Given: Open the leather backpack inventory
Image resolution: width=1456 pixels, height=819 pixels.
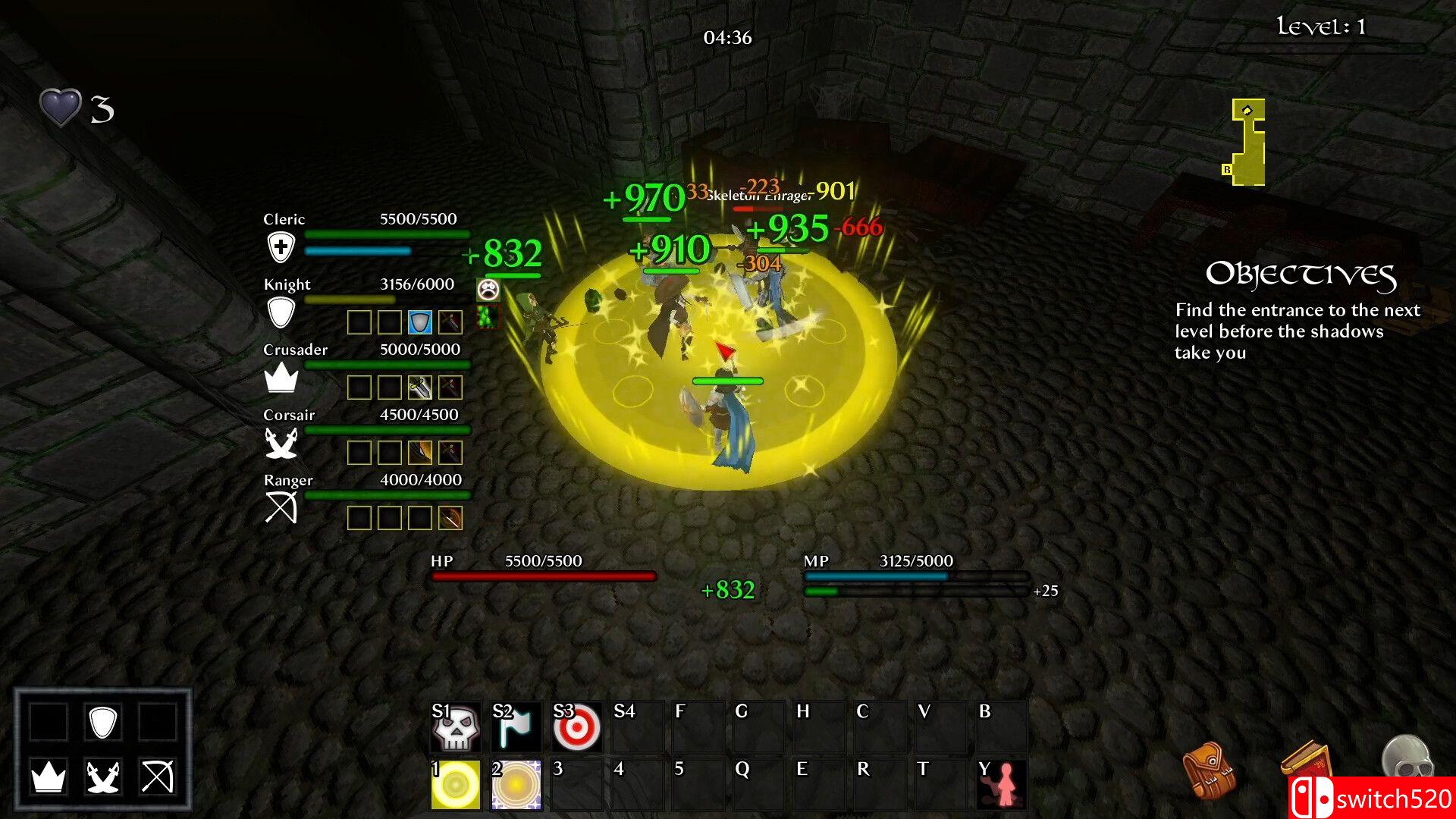Looking at the screenshot, I should click(1209, 770).
